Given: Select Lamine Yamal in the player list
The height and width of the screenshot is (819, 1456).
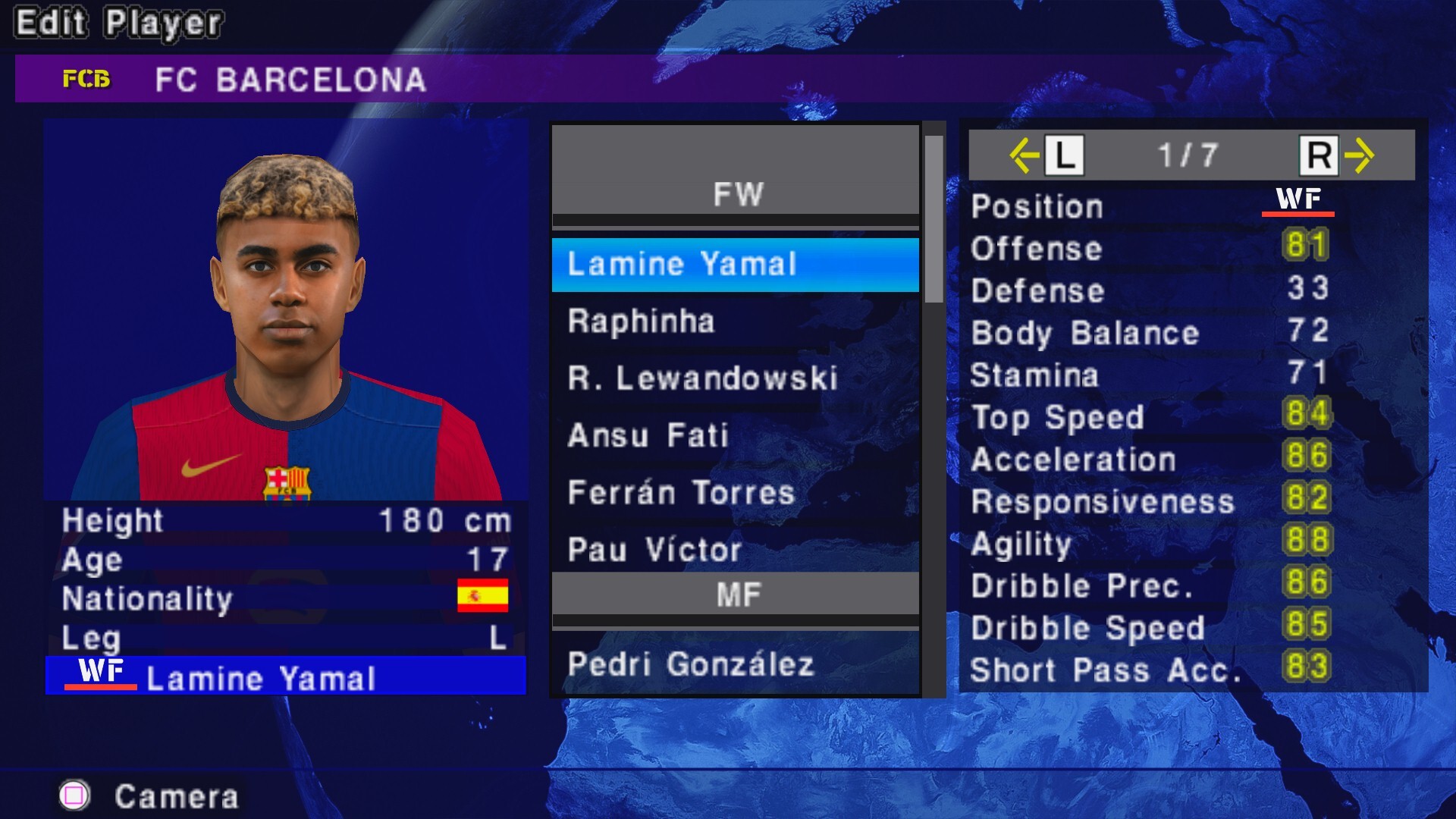Looking at the screenshot, I should click(x=734, y=265).
